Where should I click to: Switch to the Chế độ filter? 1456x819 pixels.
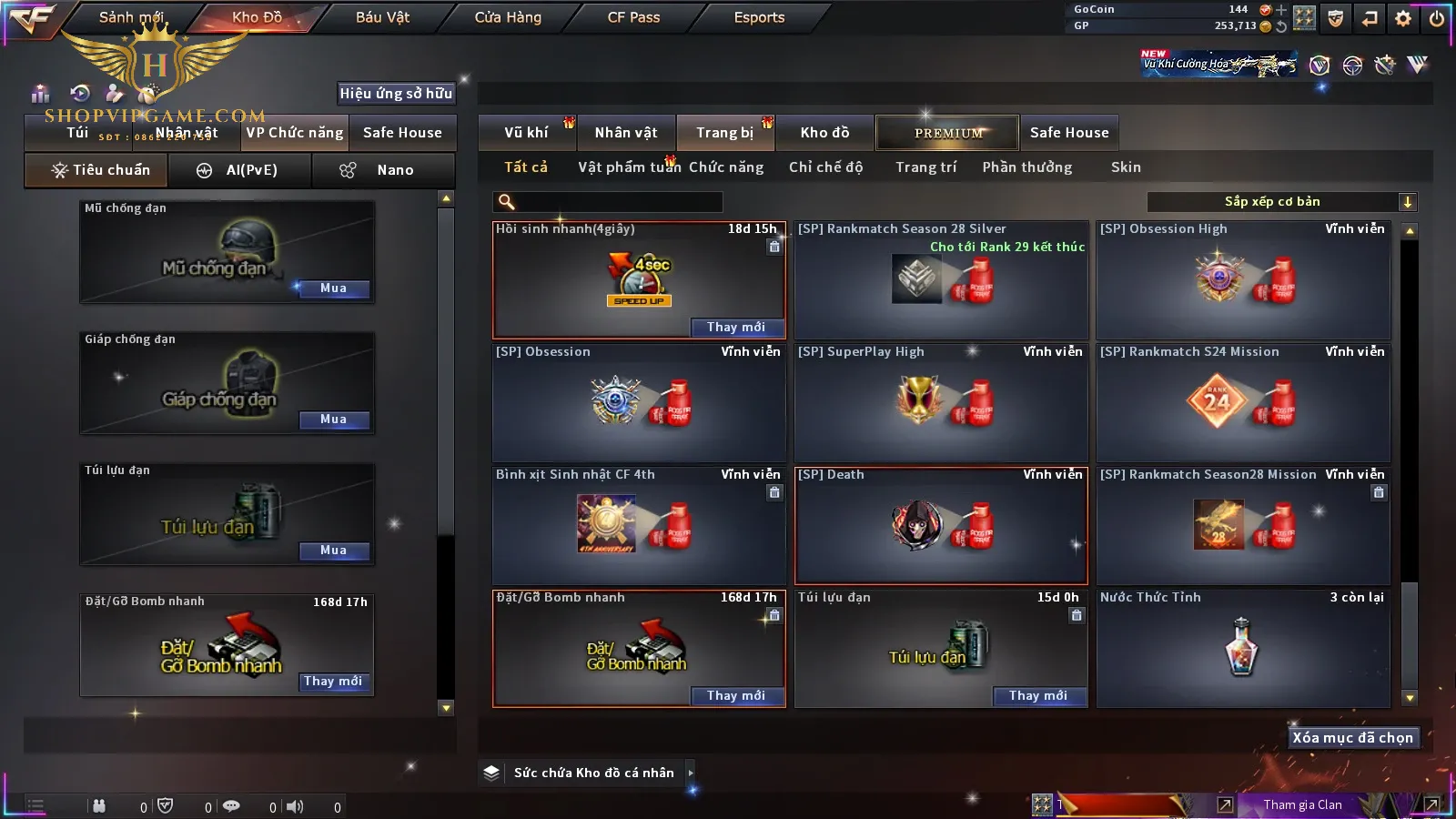(x=825, y=167)
